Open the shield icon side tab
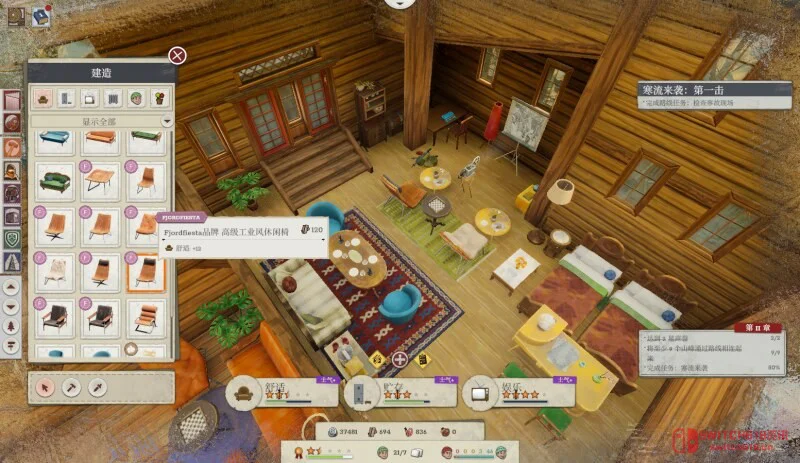Image resolution: width=800 pixels, height=463 pixels. point(12,239)
